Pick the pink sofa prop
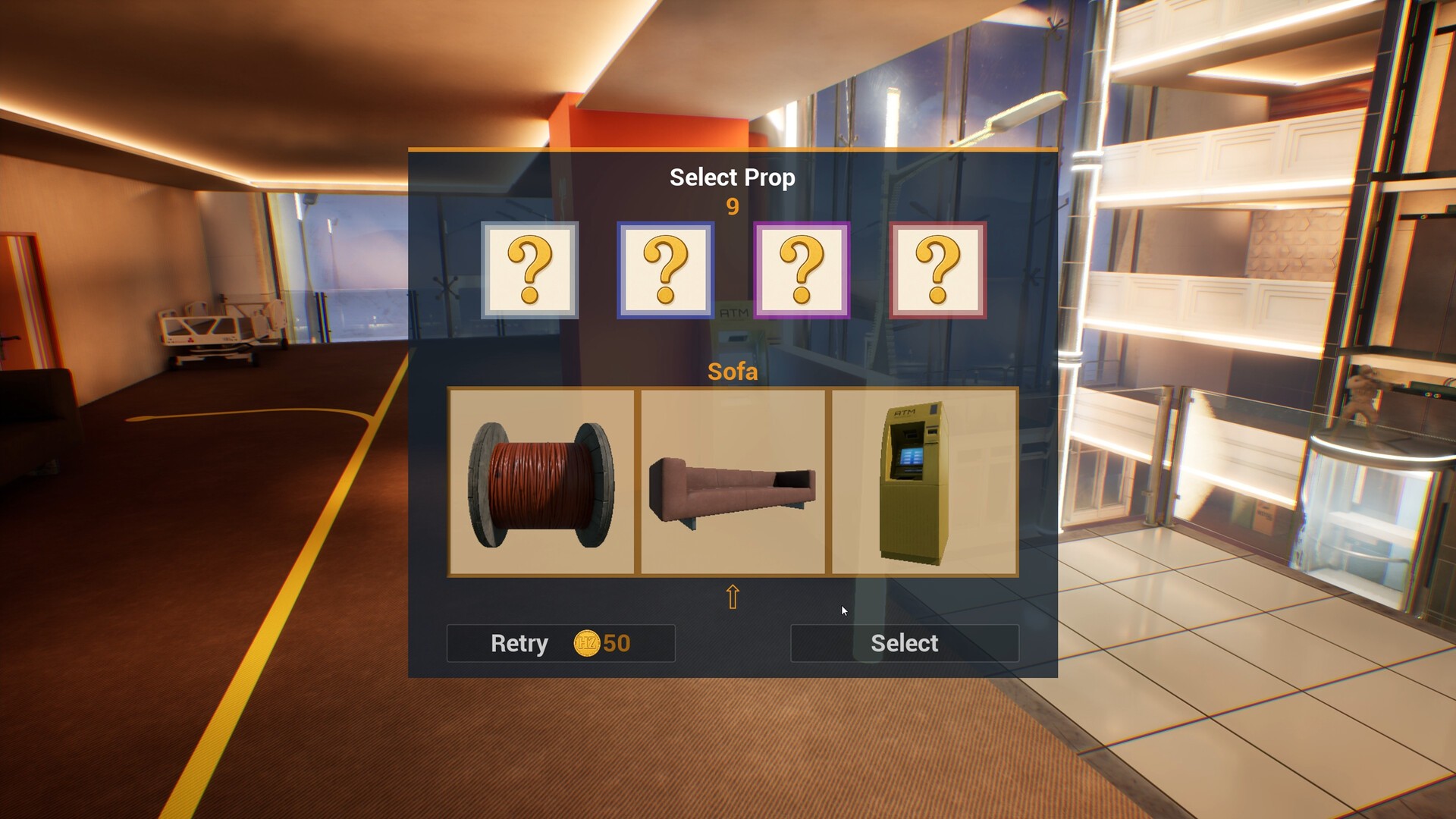 733,483
